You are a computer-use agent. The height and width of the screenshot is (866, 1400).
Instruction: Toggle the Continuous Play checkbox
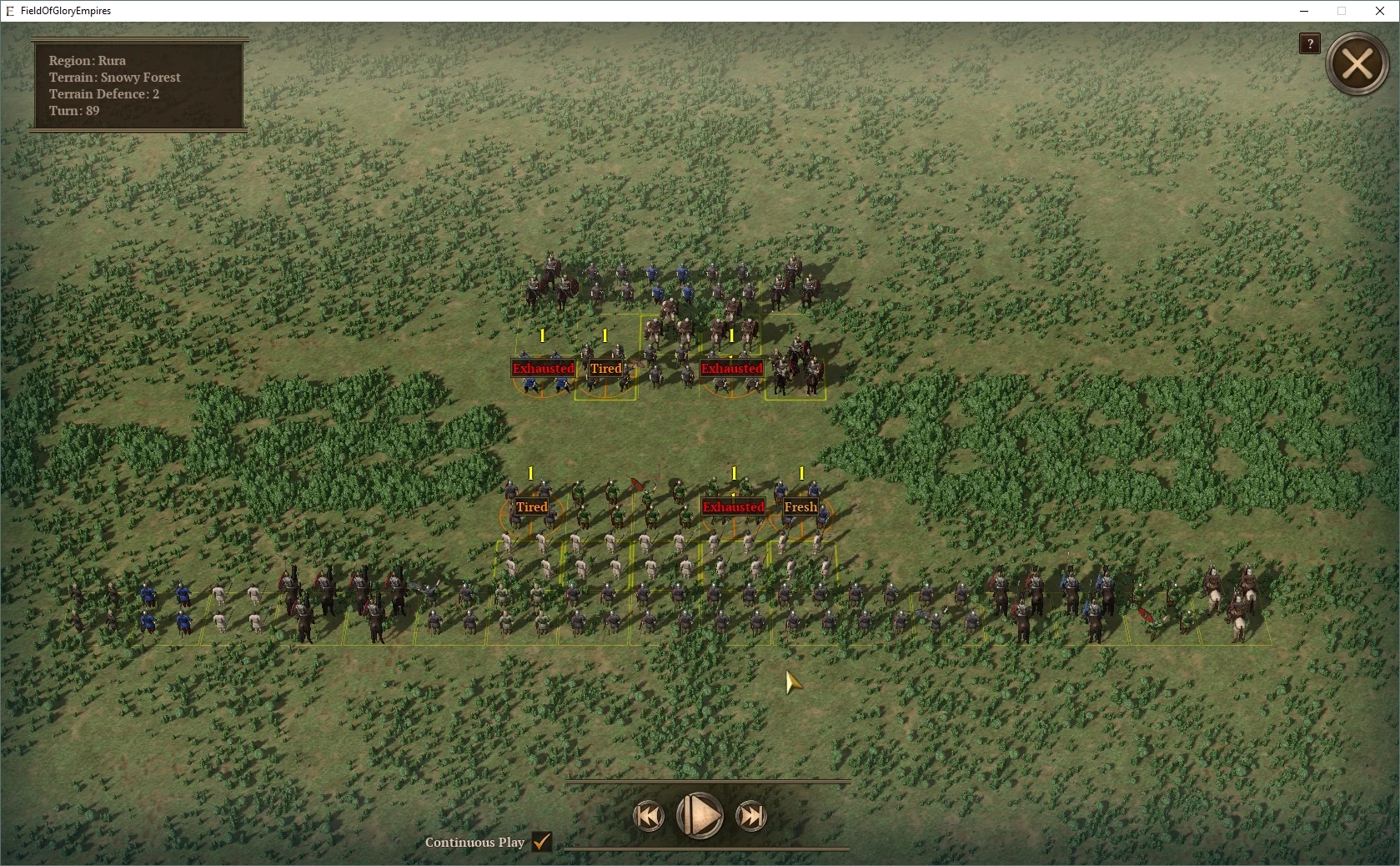coord(541,843)
